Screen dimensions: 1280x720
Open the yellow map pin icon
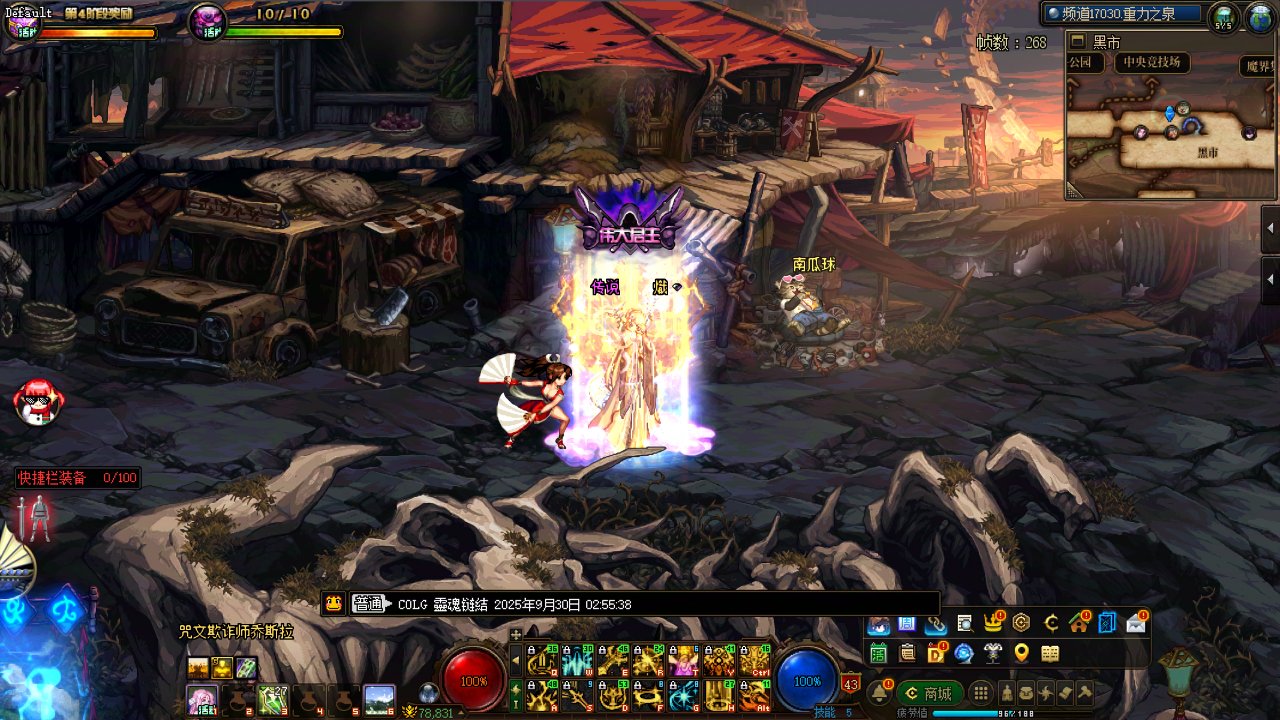pyautogui.click(x=1021, y=653)
